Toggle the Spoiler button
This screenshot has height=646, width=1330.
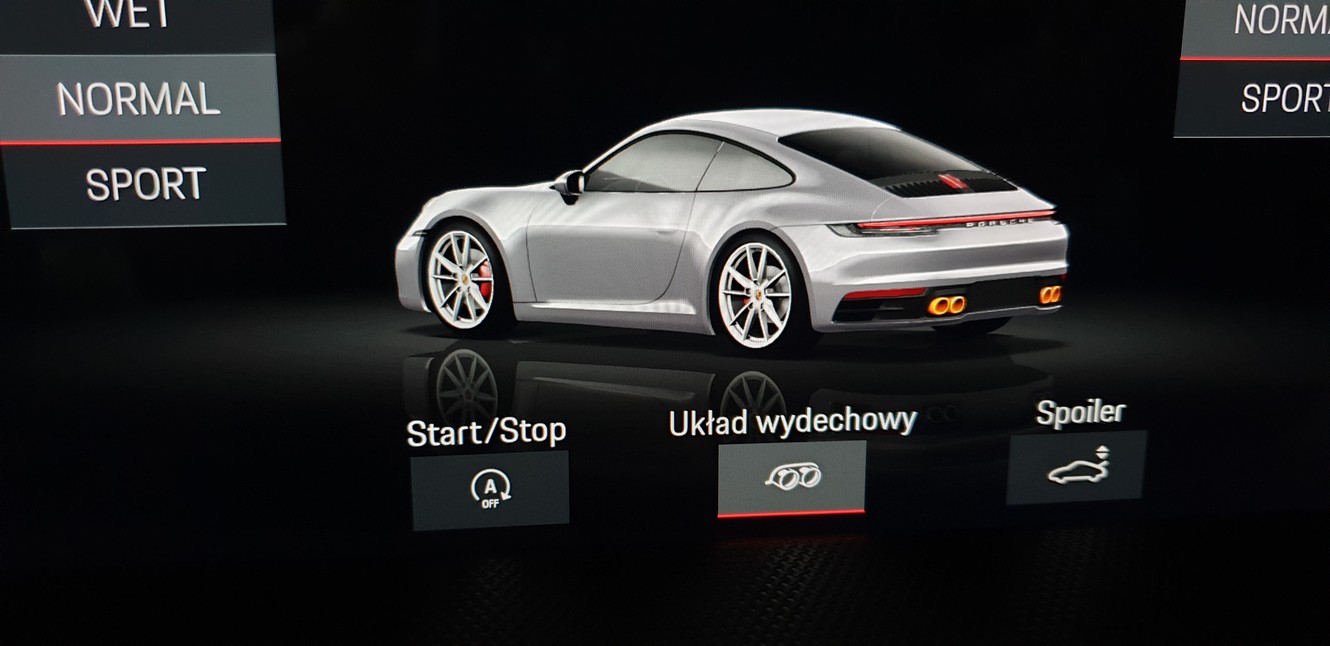coord(1076,467)
